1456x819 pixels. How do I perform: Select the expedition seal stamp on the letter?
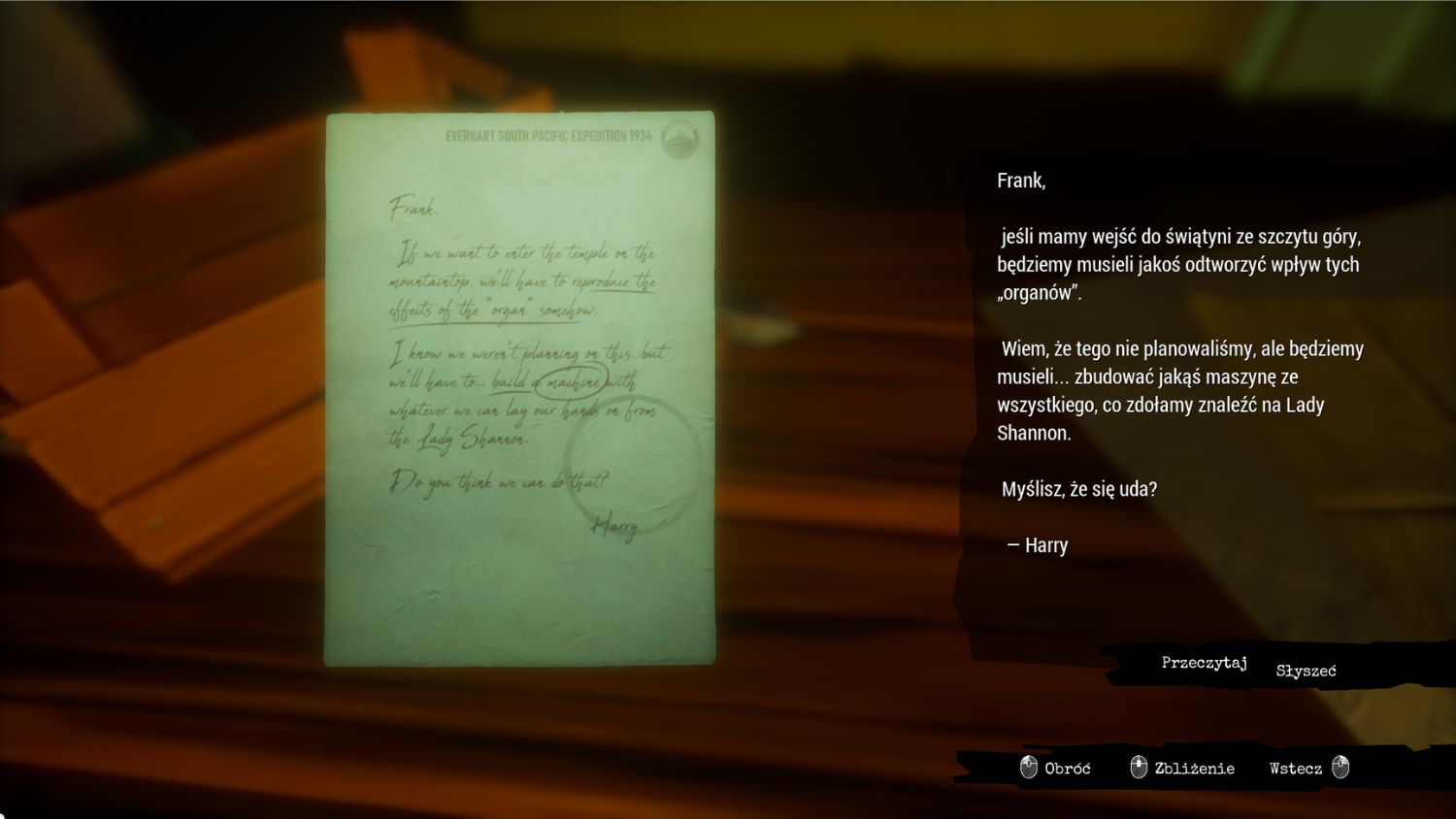click(x=679, y=136)
